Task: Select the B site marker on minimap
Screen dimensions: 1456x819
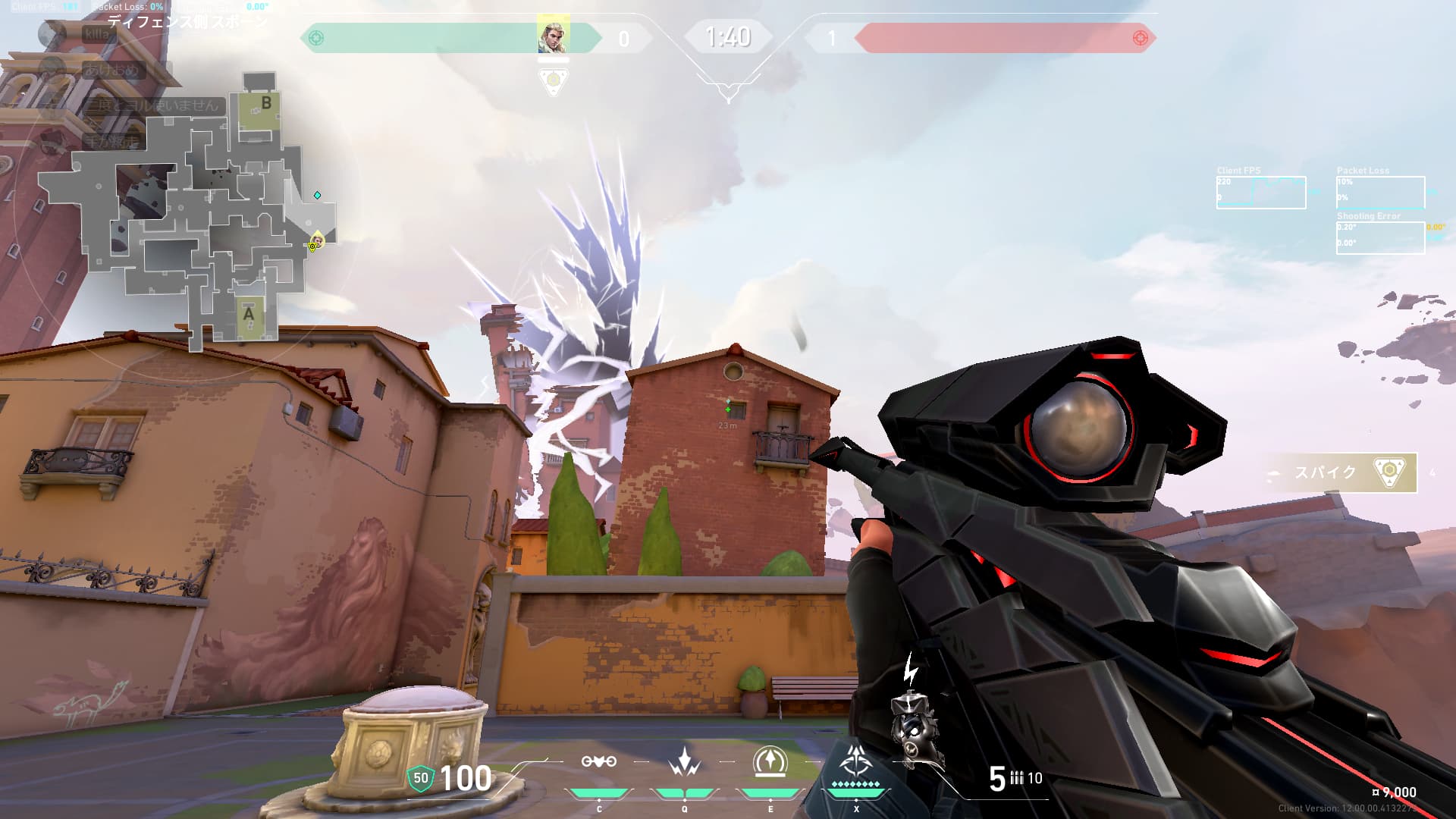Action: coord(265,103)
